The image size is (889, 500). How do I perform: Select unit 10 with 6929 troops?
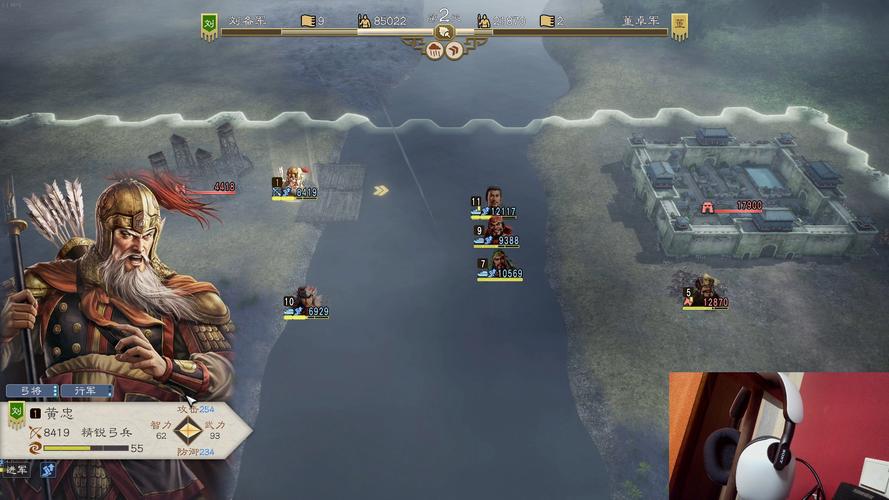click(x=306, y=298)
